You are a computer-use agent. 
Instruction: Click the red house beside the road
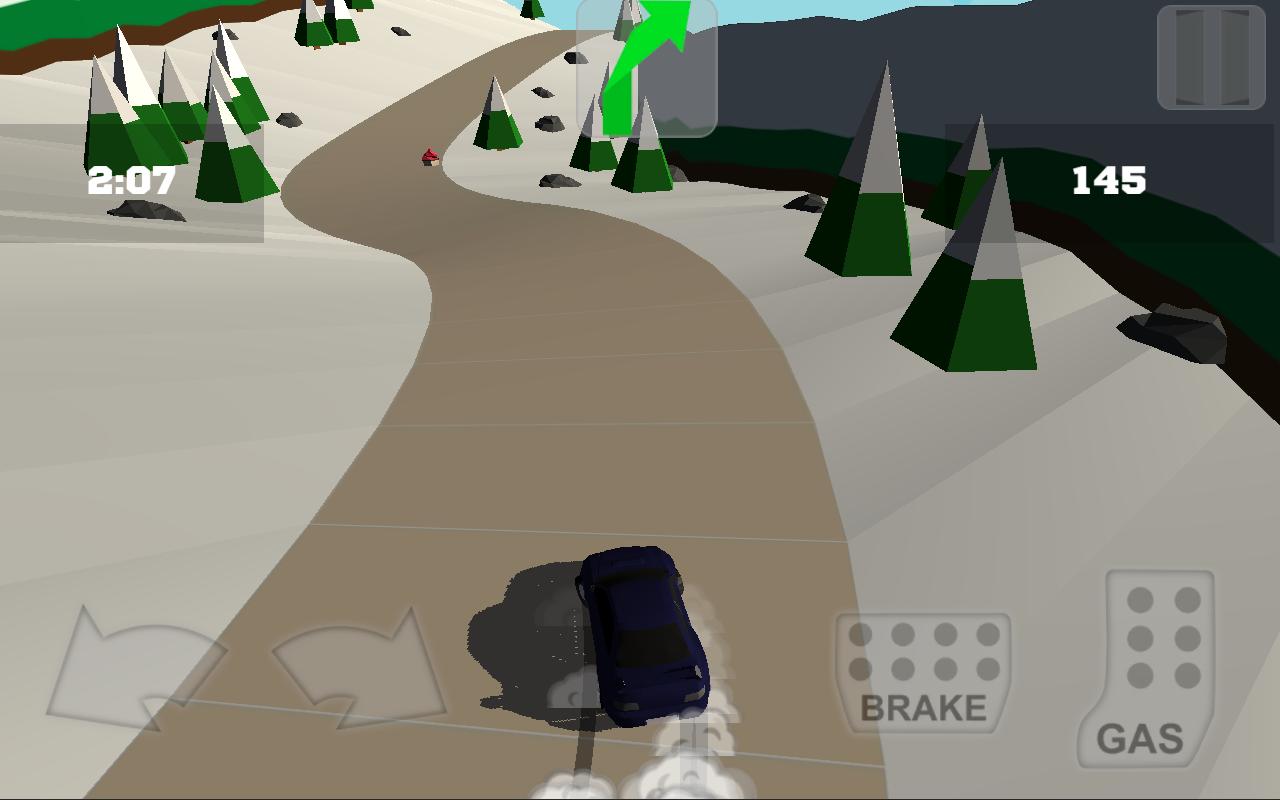tap(429, 158)
